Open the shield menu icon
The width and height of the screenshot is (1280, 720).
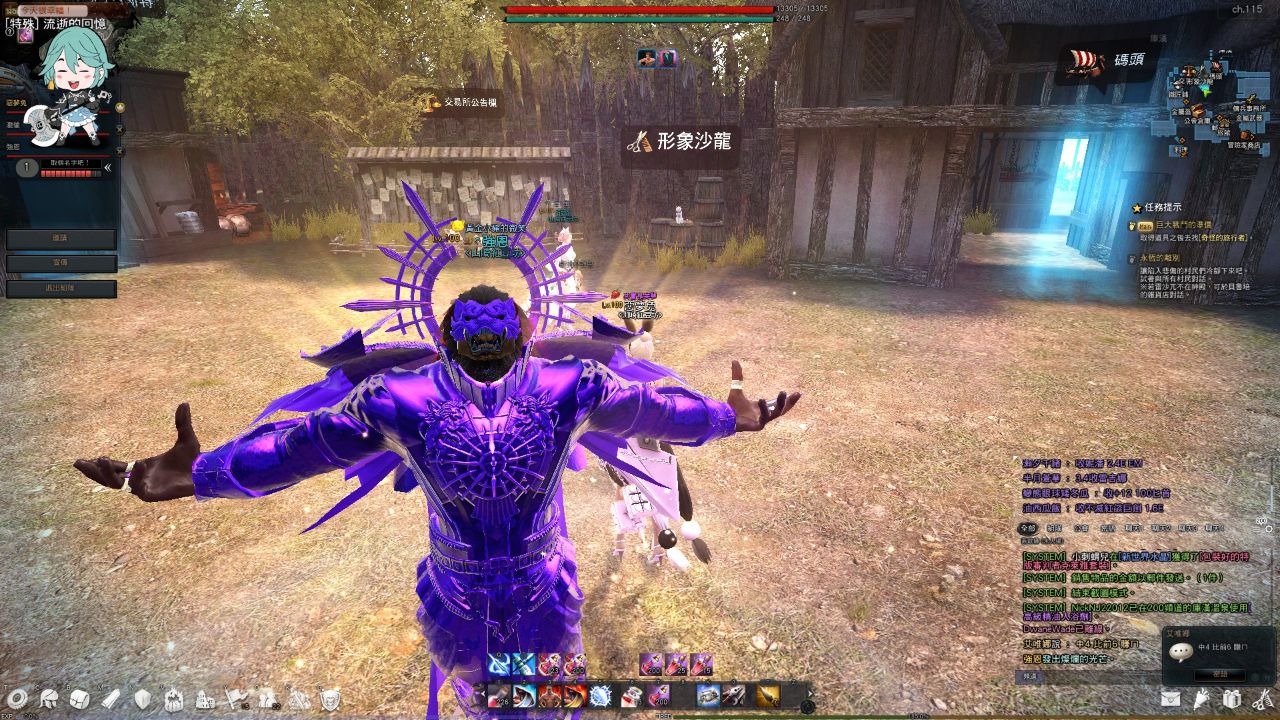[x=143, y=698]
